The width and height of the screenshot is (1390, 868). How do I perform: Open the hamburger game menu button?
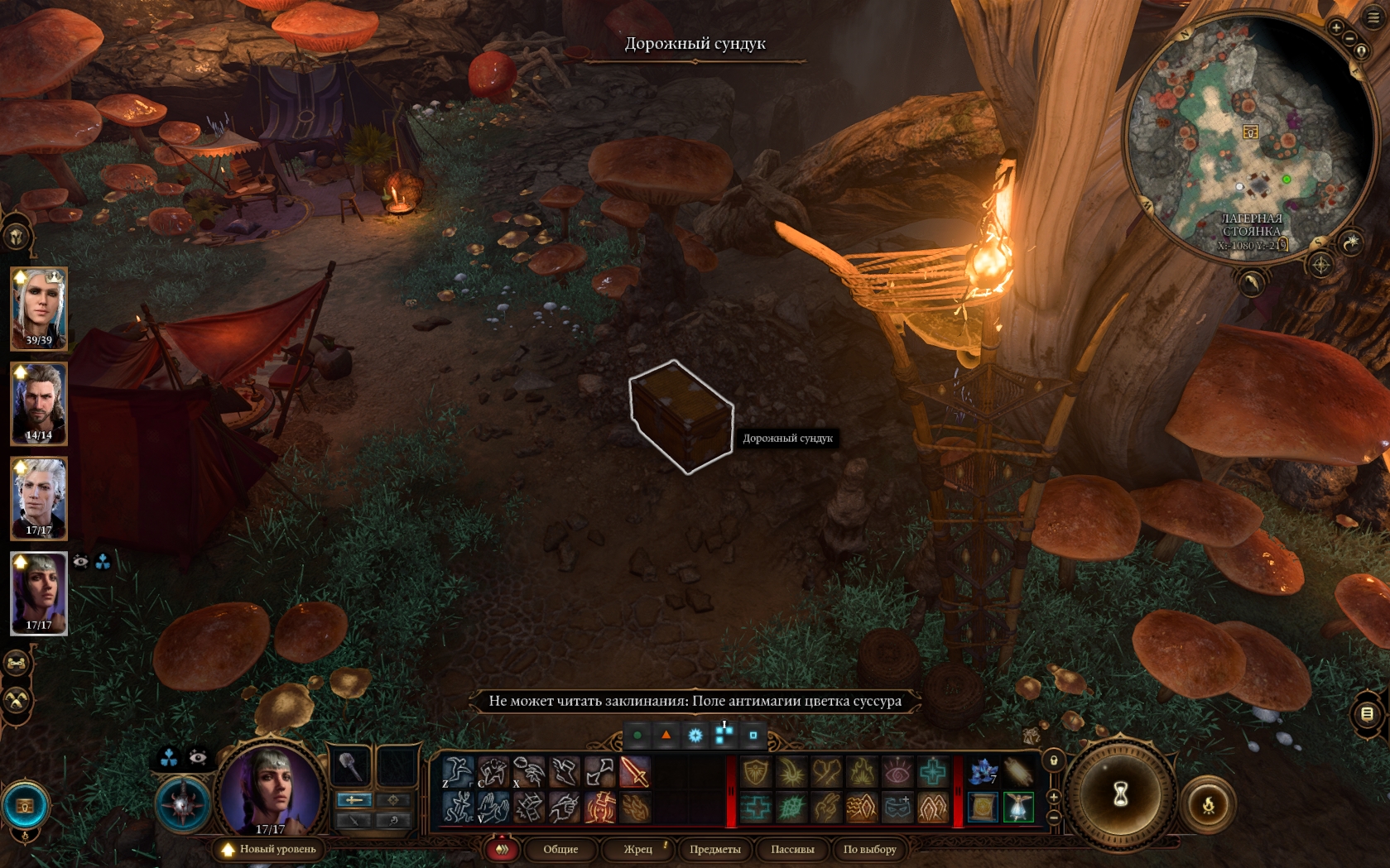point(1373,17)
